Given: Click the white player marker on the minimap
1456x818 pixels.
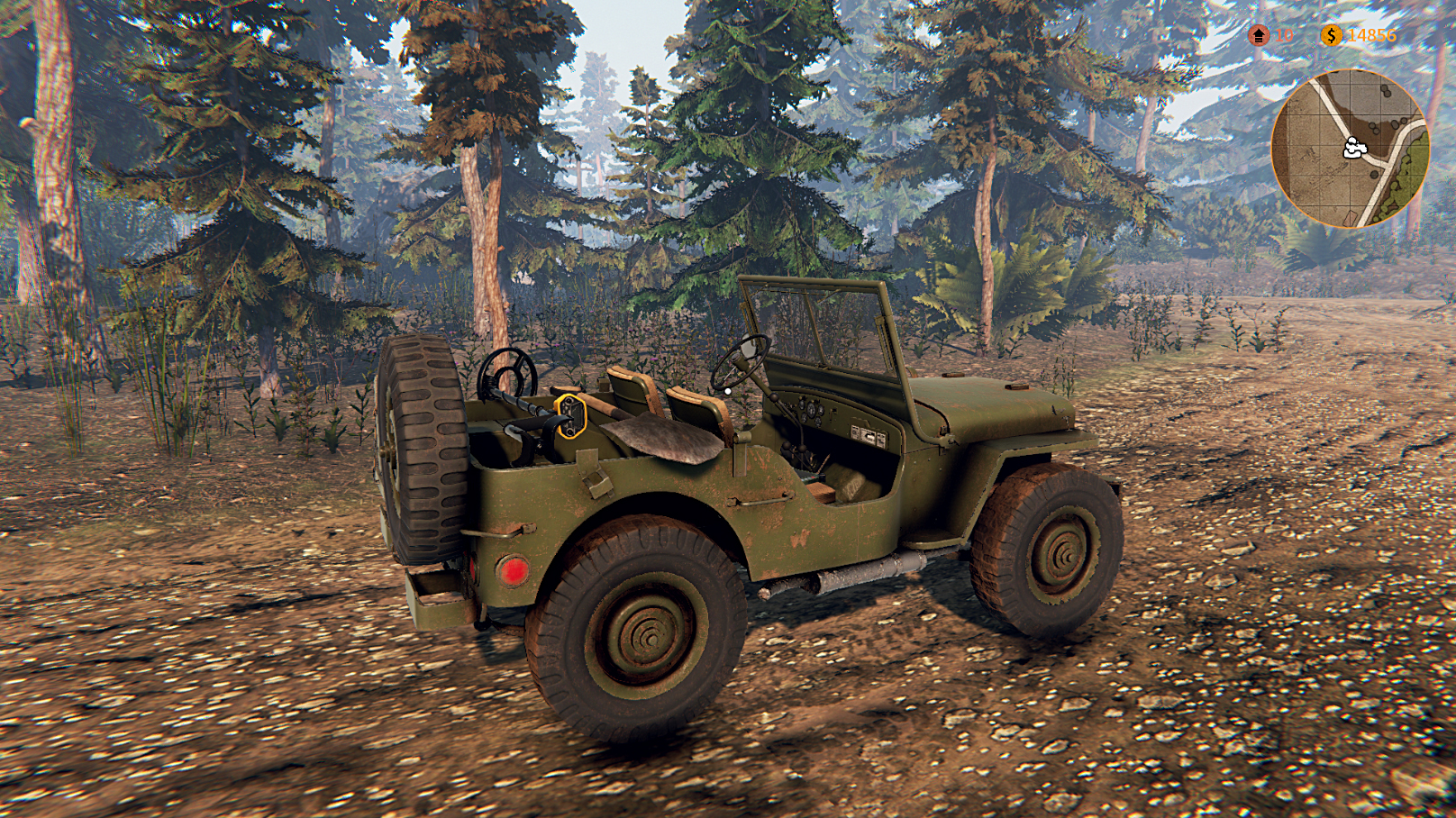Looking at the screenshot, I should (x=1354, y=146).
